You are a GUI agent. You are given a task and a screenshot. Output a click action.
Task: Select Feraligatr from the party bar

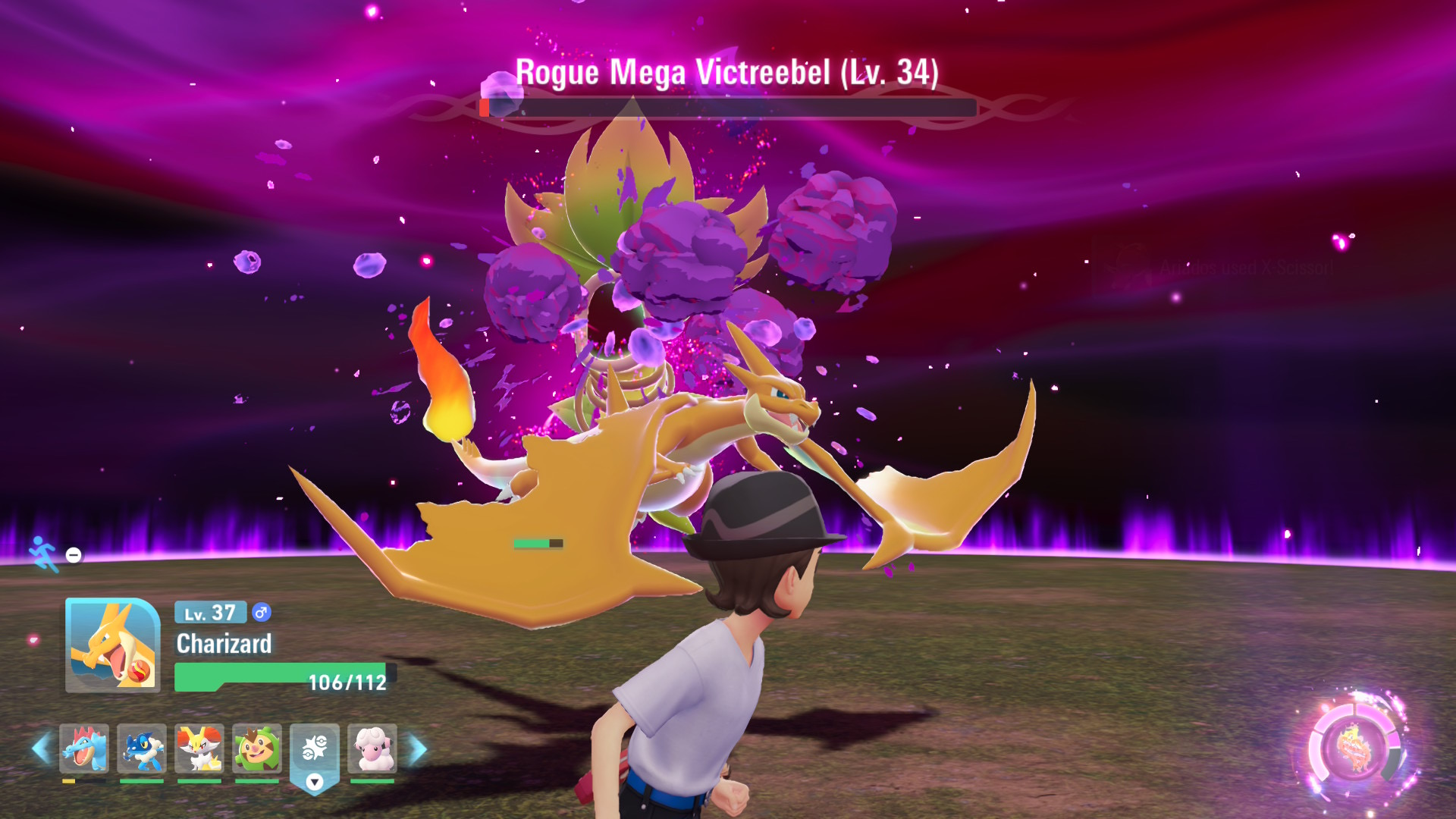84,748
